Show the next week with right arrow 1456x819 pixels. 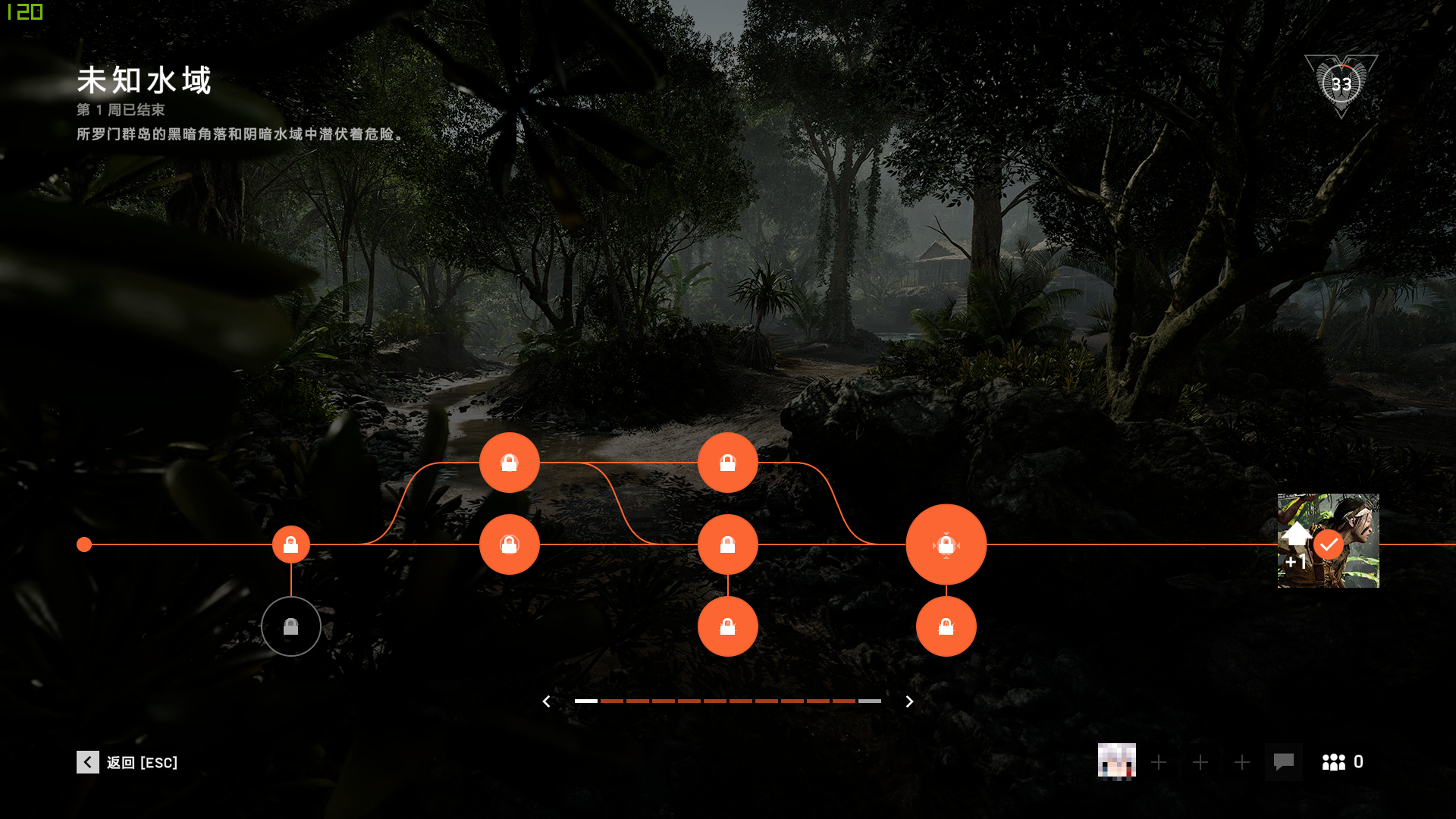(x=909, y=701)
